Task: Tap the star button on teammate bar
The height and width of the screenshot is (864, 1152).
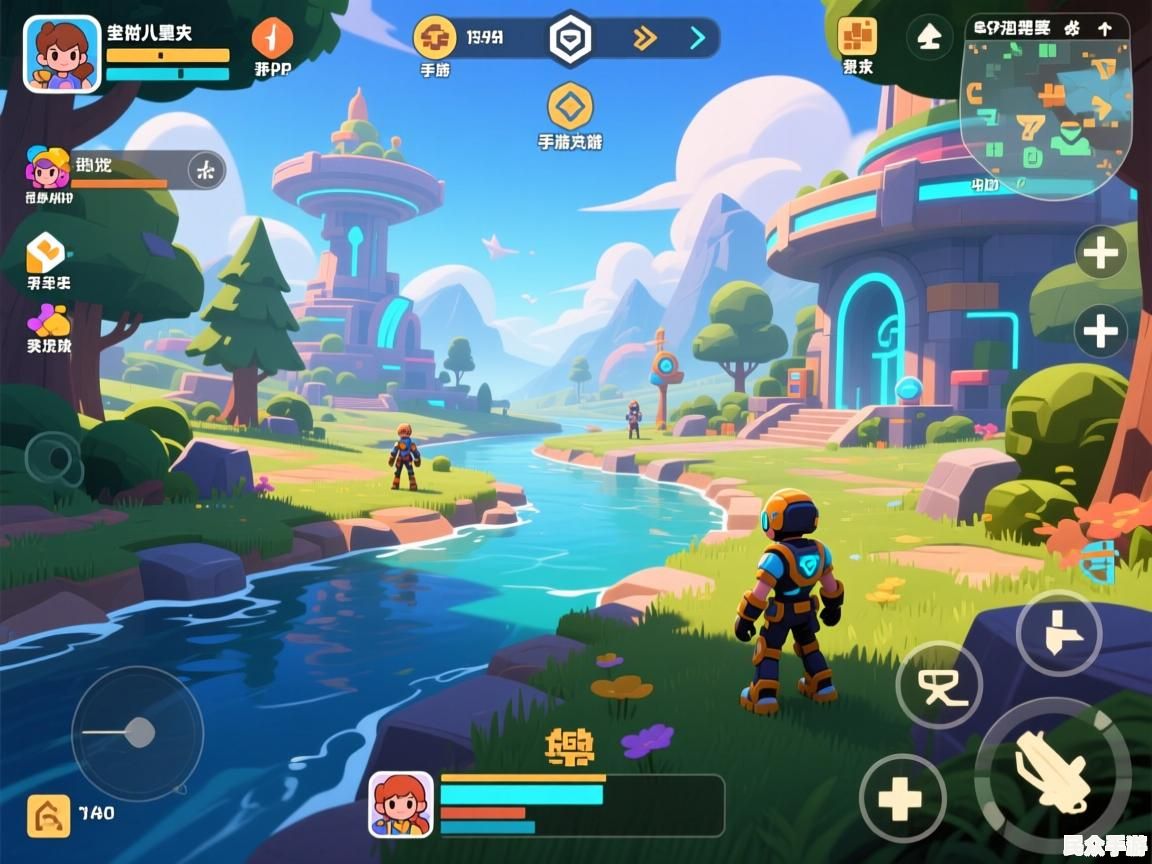Action: [x=206, y=171]
